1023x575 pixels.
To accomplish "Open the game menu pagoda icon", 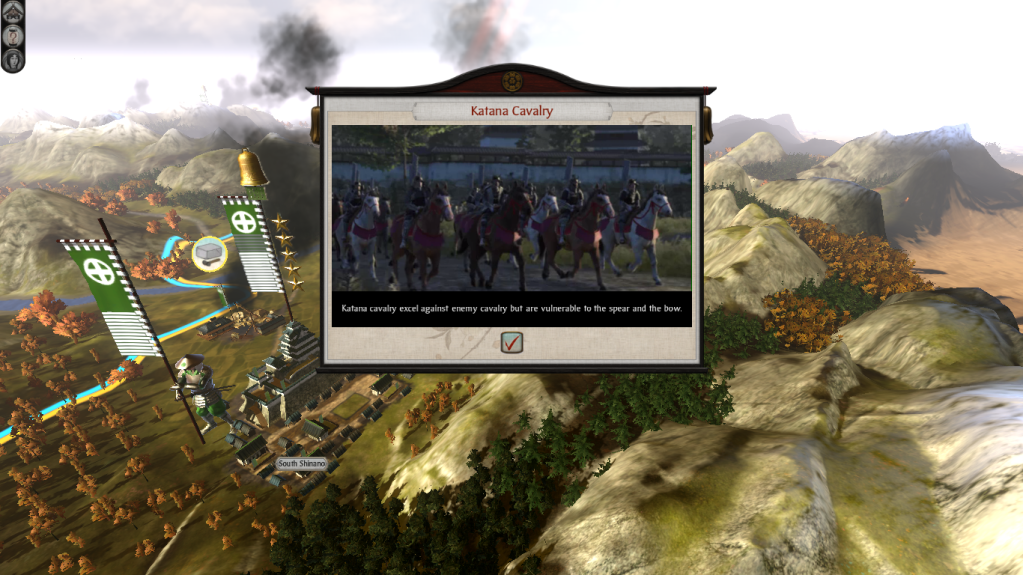I will tap(13, 10).
